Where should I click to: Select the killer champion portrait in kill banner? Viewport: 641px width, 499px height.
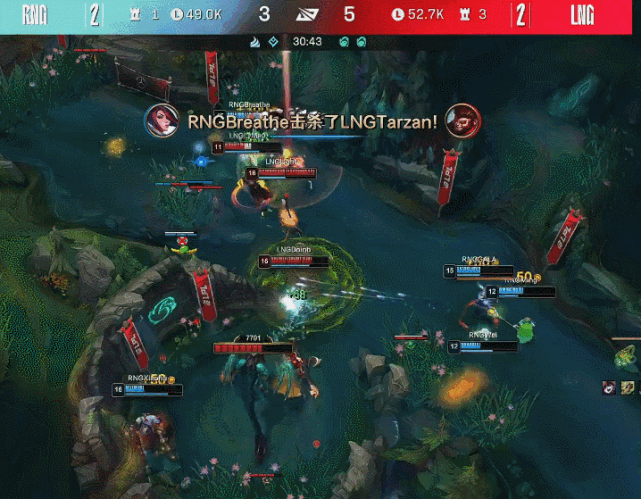[160, 120]
